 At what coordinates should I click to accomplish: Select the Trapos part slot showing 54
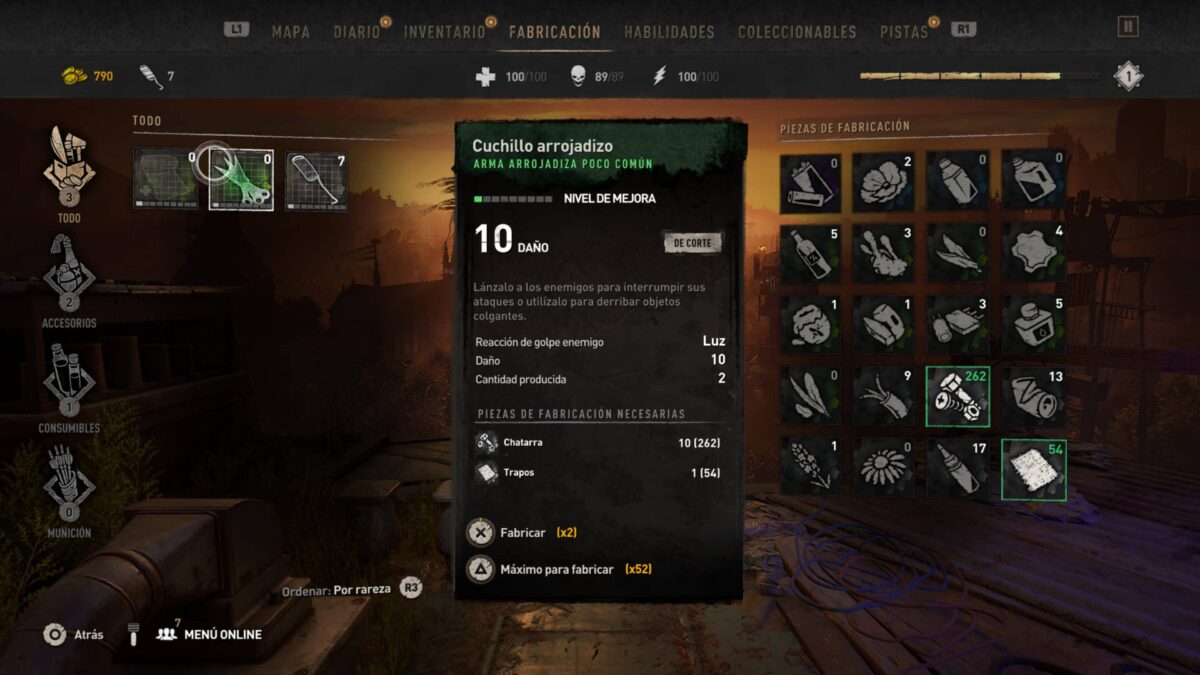tap(1033, 469)
